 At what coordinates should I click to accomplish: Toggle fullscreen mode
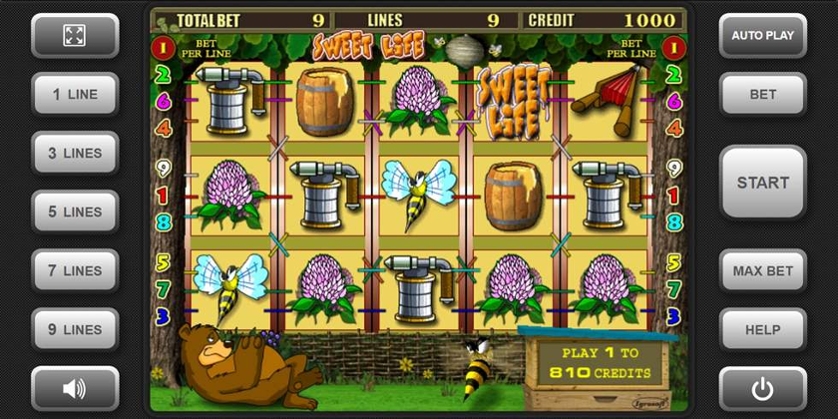tap(75, 36)
